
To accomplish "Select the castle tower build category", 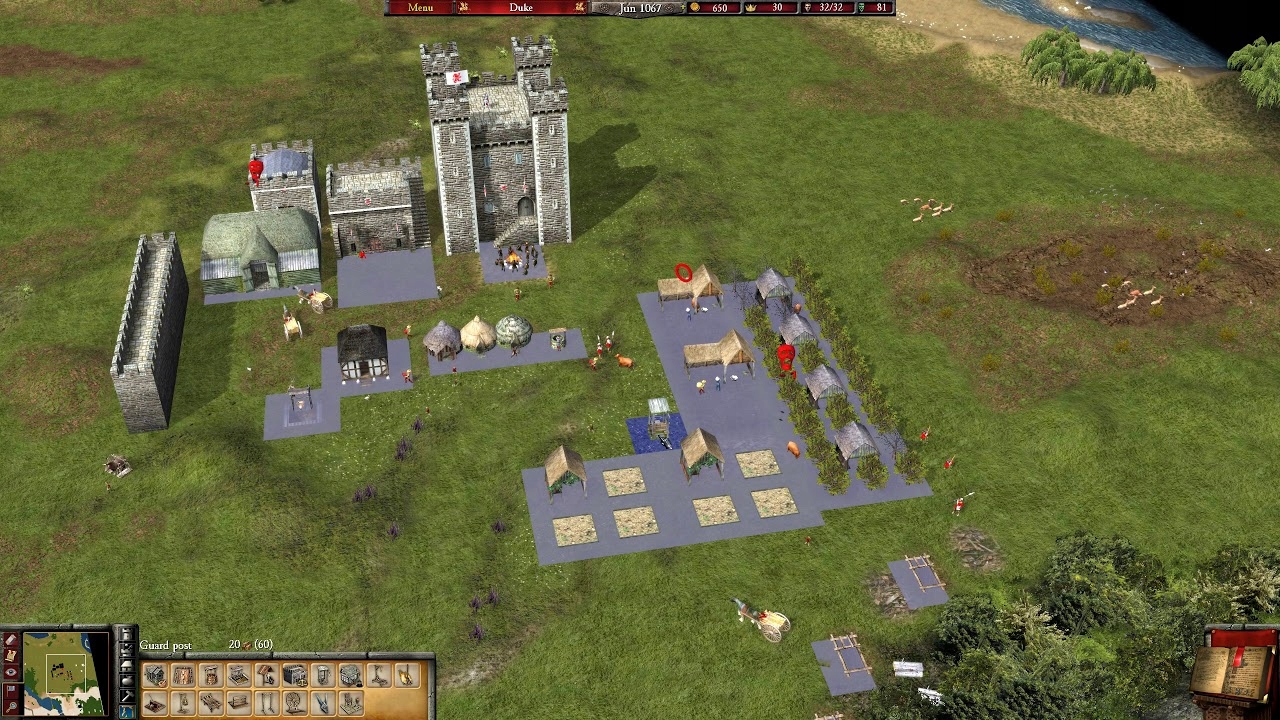I will tap(126, 636).
